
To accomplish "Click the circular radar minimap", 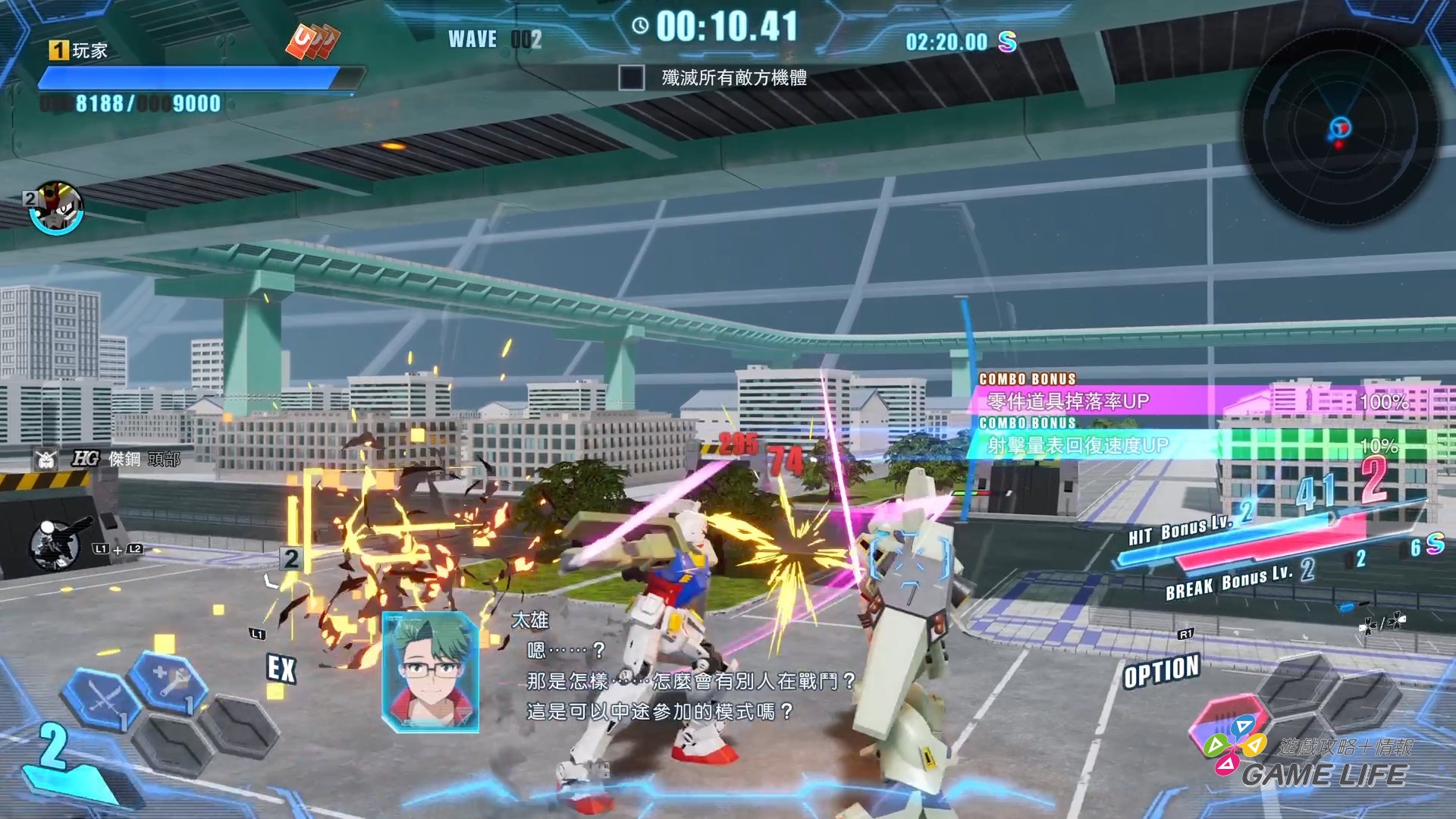I will 1340,127.
